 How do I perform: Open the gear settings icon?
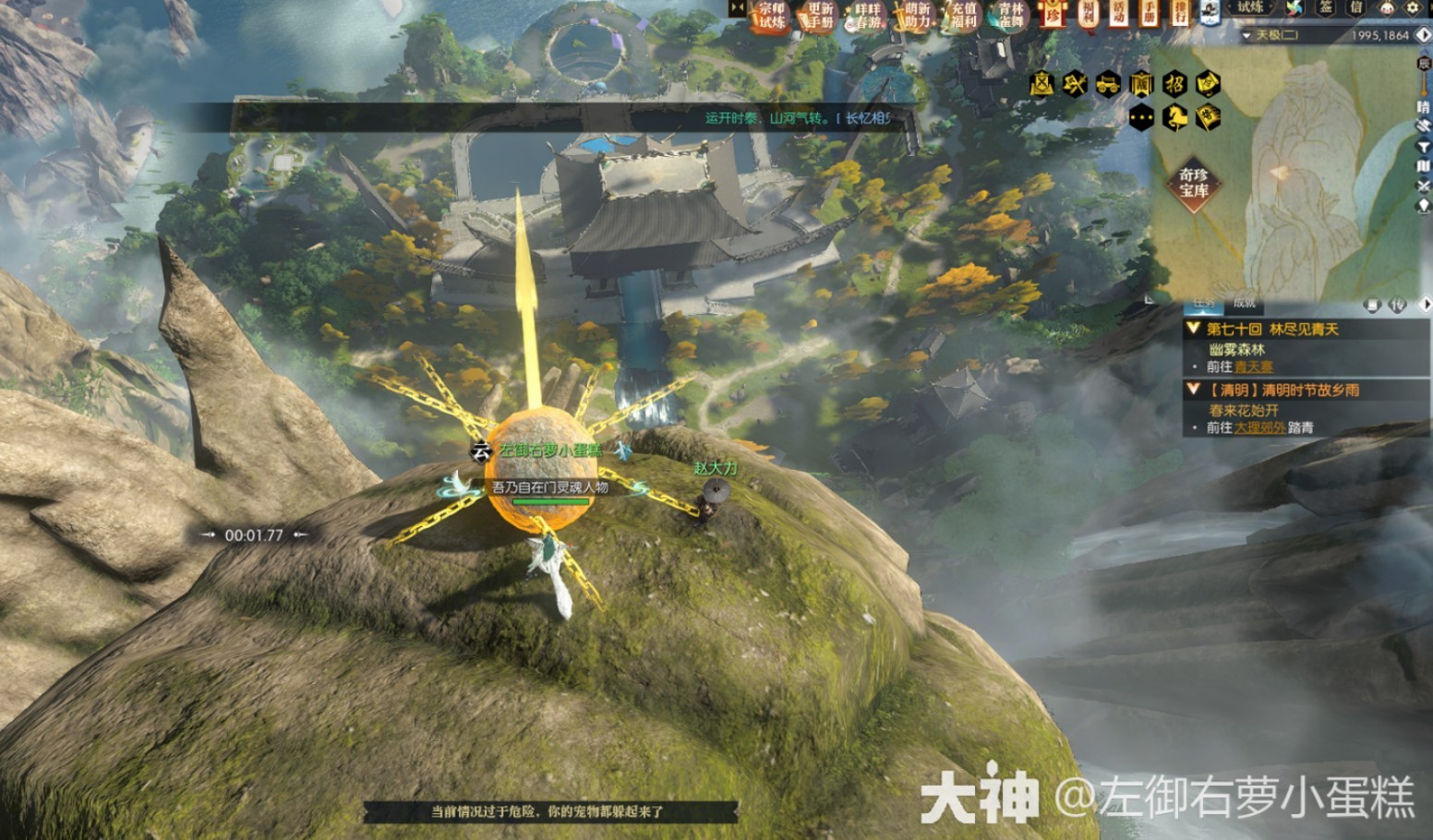[x=1413, y=8]
